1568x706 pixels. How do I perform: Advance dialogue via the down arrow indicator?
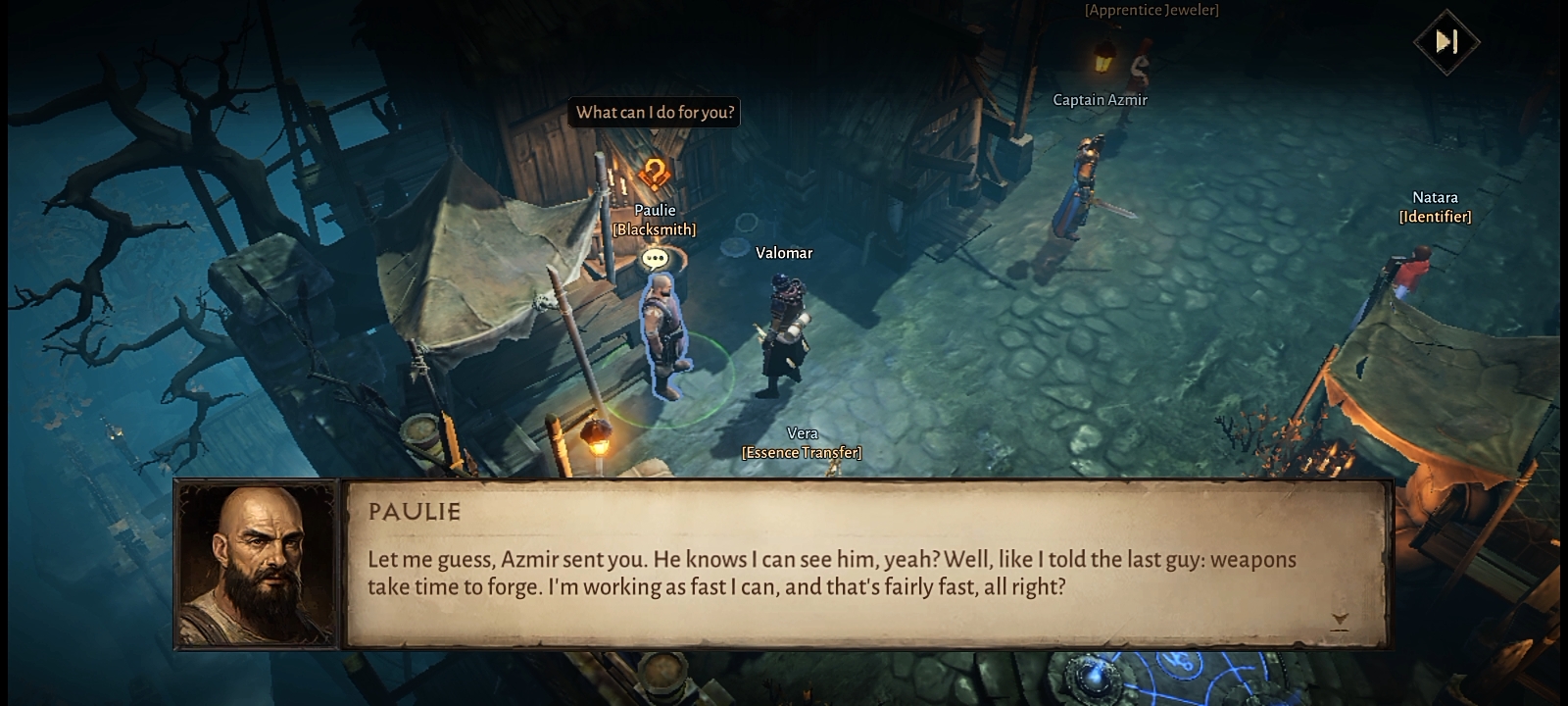click(1340, 620)
